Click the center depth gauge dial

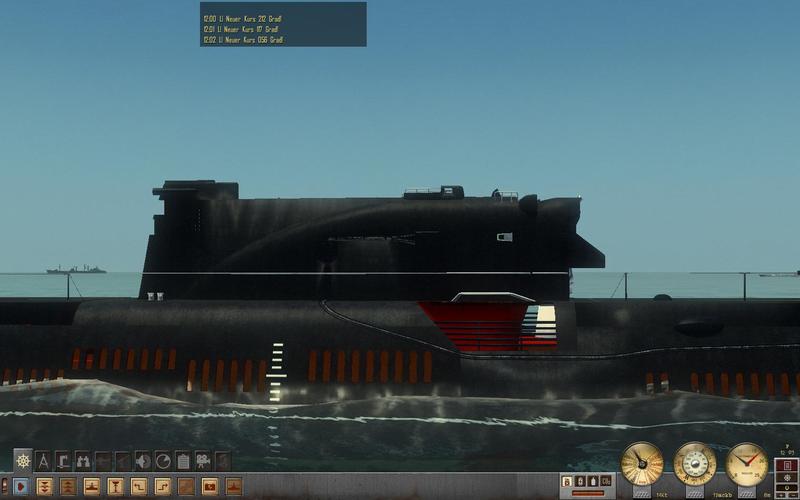694,463
